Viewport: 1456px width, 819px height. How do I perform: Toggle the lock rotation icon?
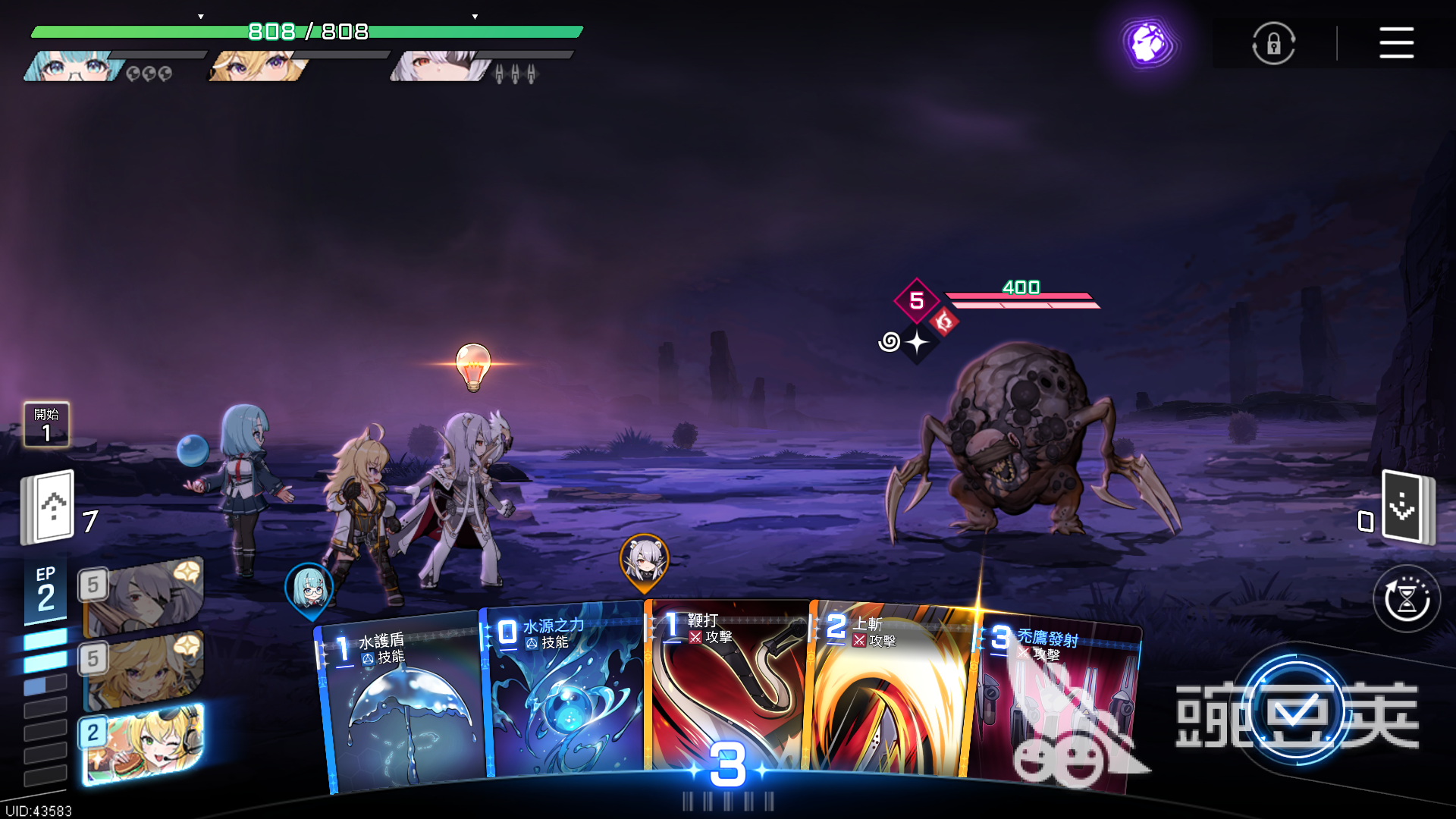coord(1273,43)
